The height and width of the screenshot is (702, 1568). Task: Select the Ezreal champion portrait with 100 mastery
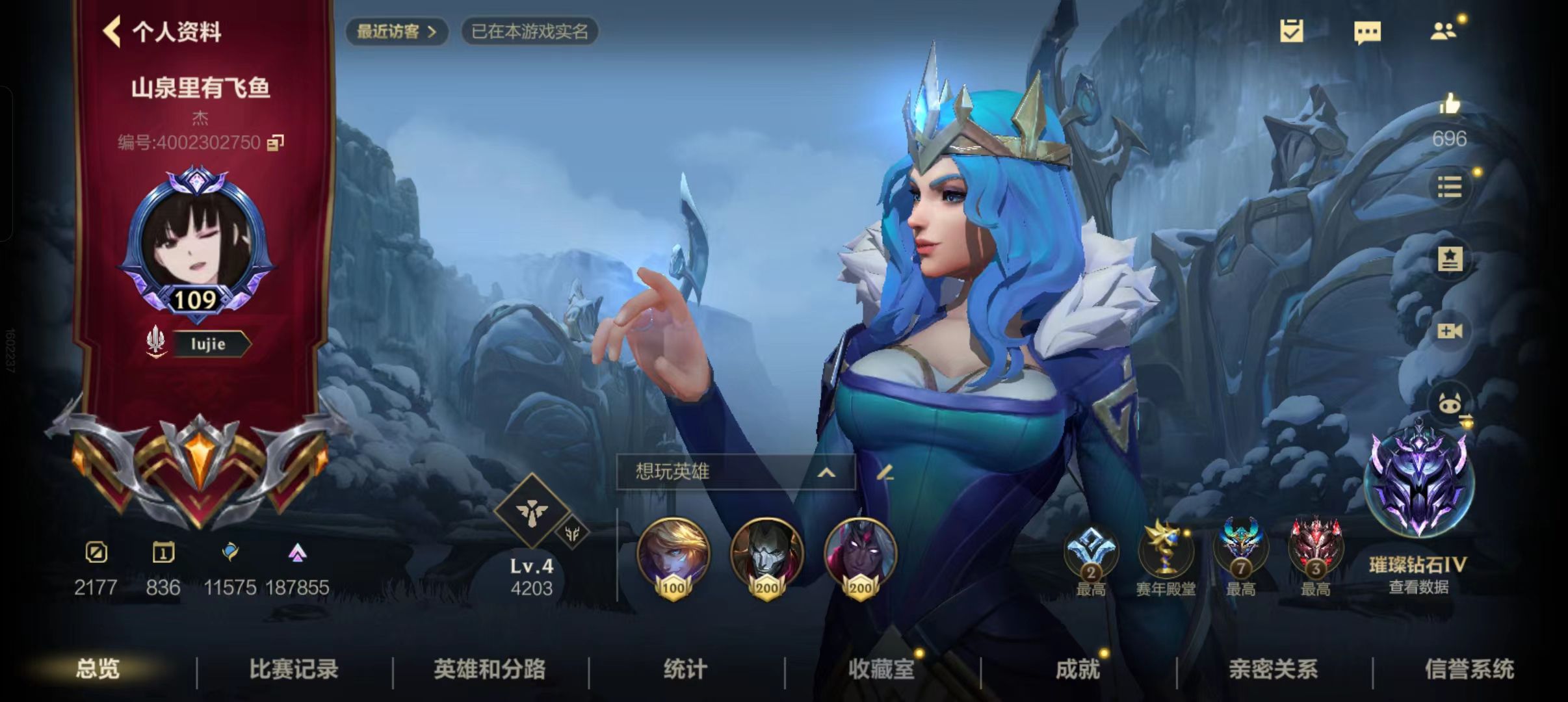(673, 556)
